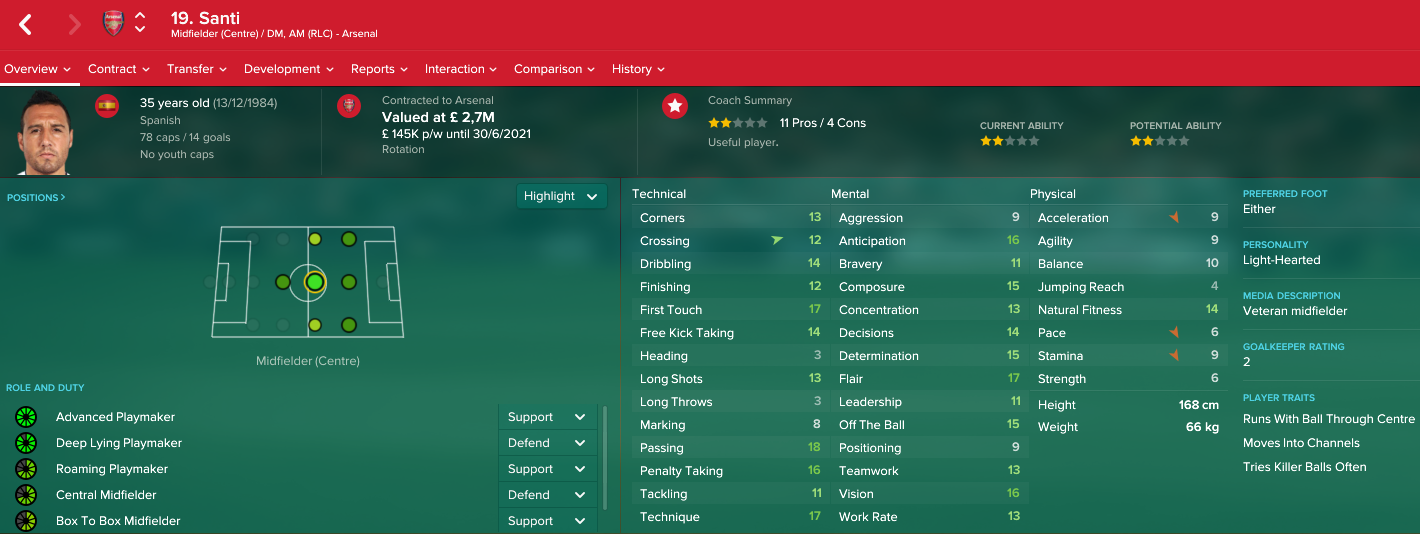Click Santi's player portrait
Image resolution: width=1420 pixels, height=535 pixels.
(x=42, y=132)
